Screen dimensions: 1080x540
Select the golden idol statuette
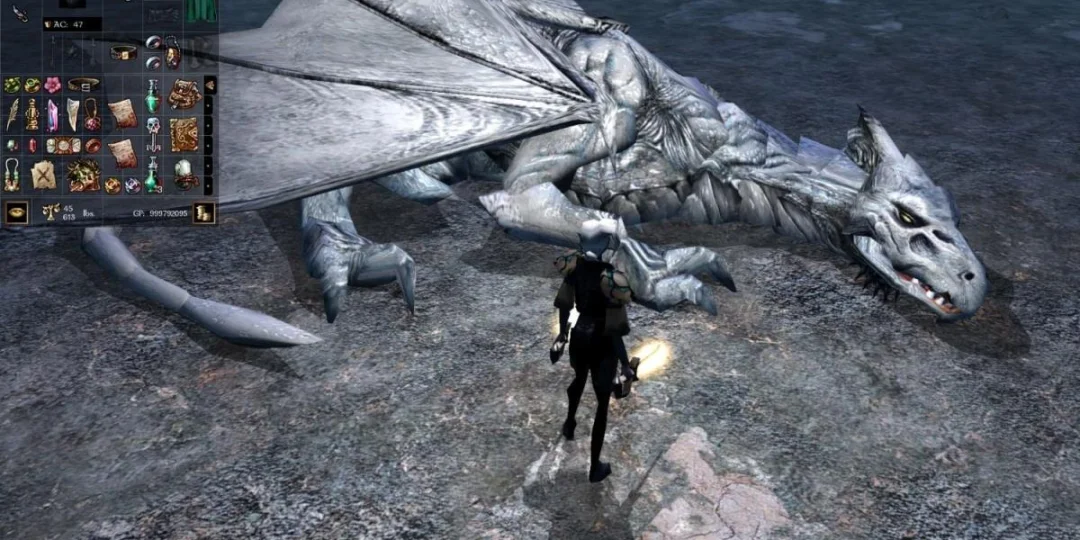32,114
